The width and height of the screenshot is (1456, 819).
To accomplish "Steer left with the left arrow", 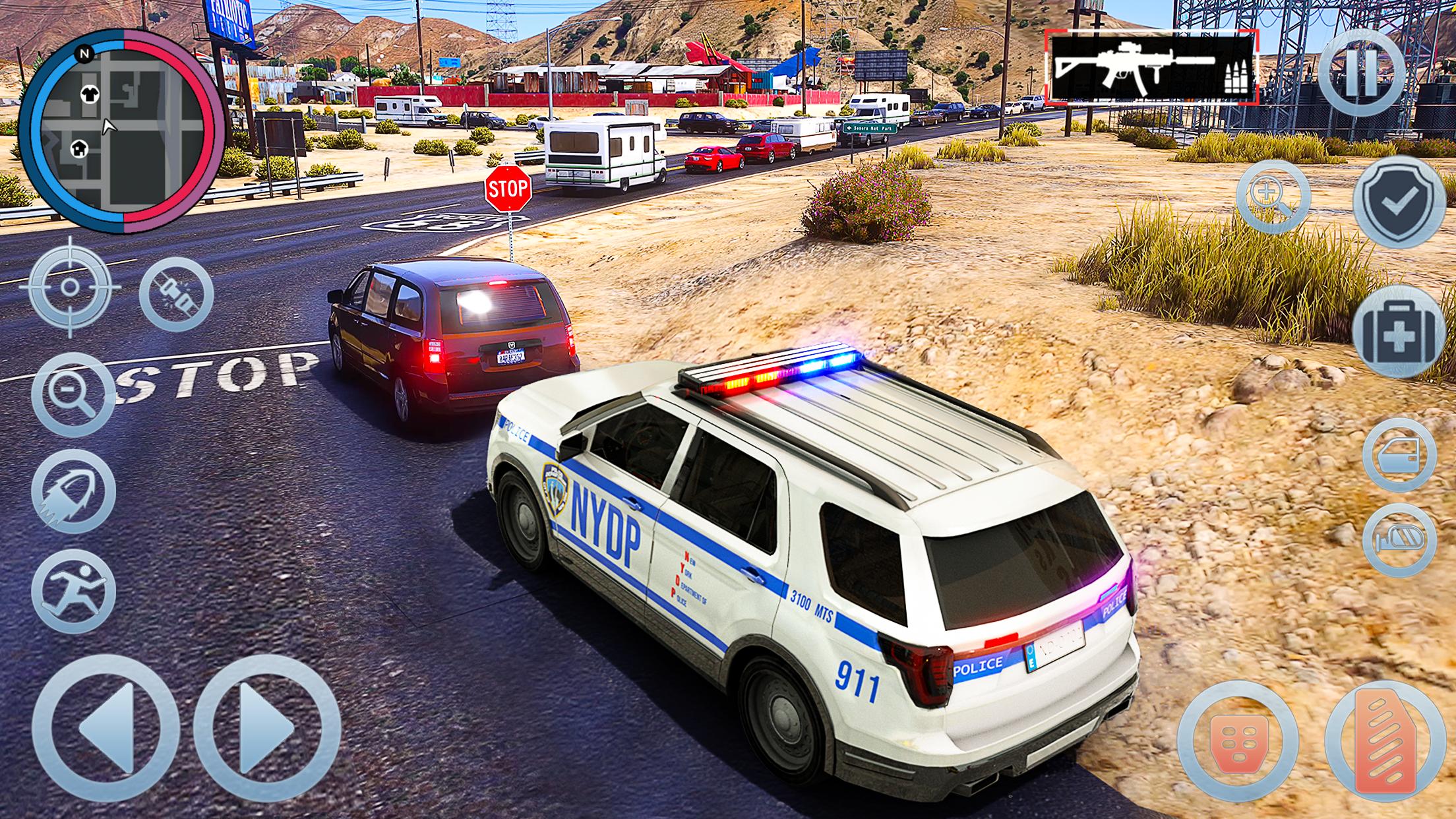I will pyautogui.click(x=106, y=727).
